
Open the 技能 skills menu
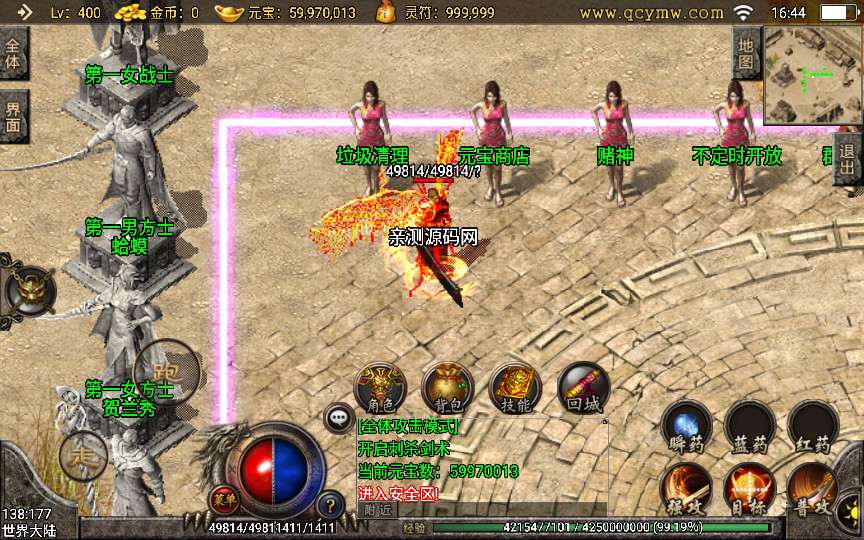point(515,389)
